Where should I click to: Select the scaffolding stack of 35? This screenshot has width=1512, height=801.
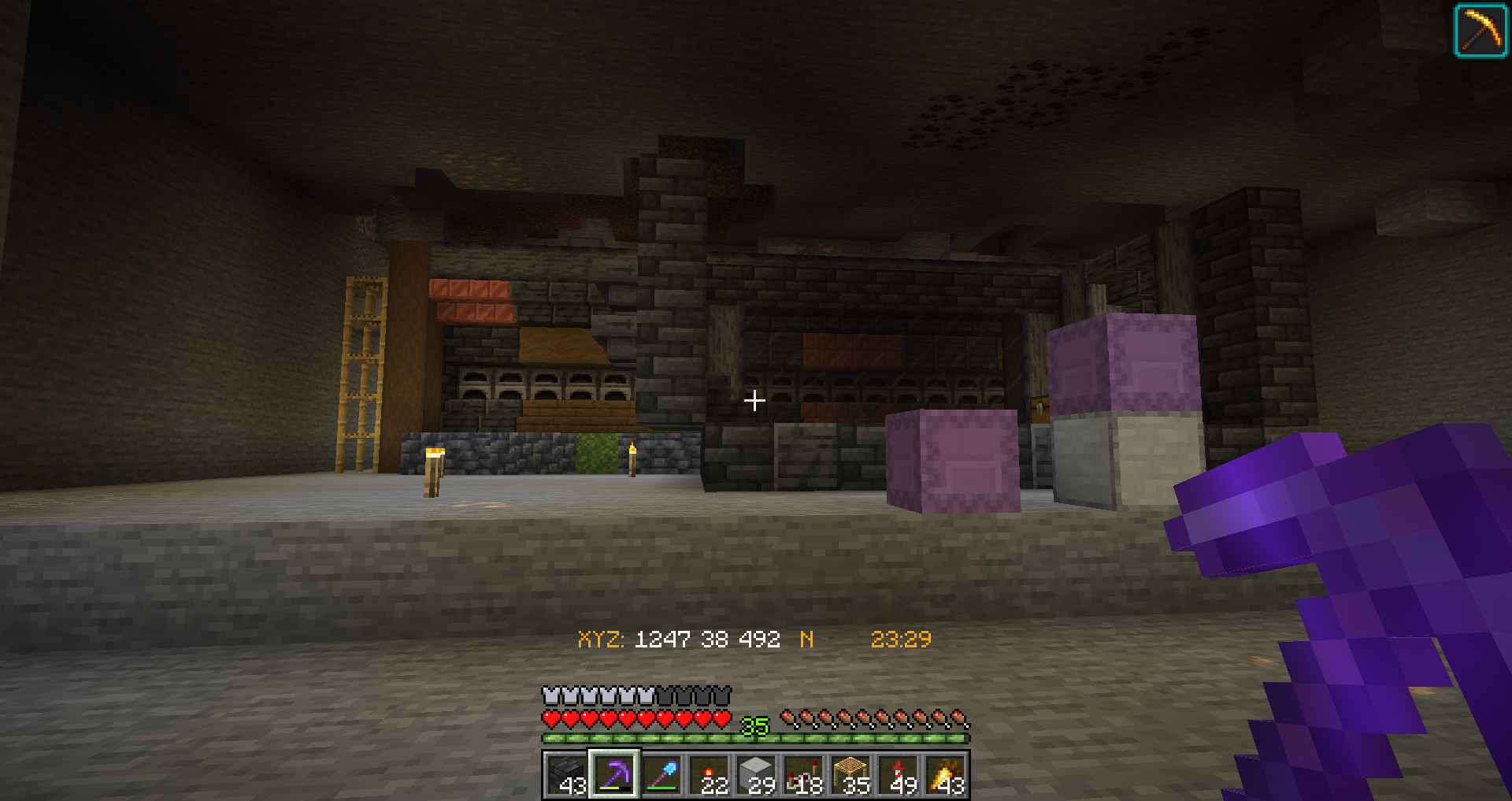[x=850, y=774]
